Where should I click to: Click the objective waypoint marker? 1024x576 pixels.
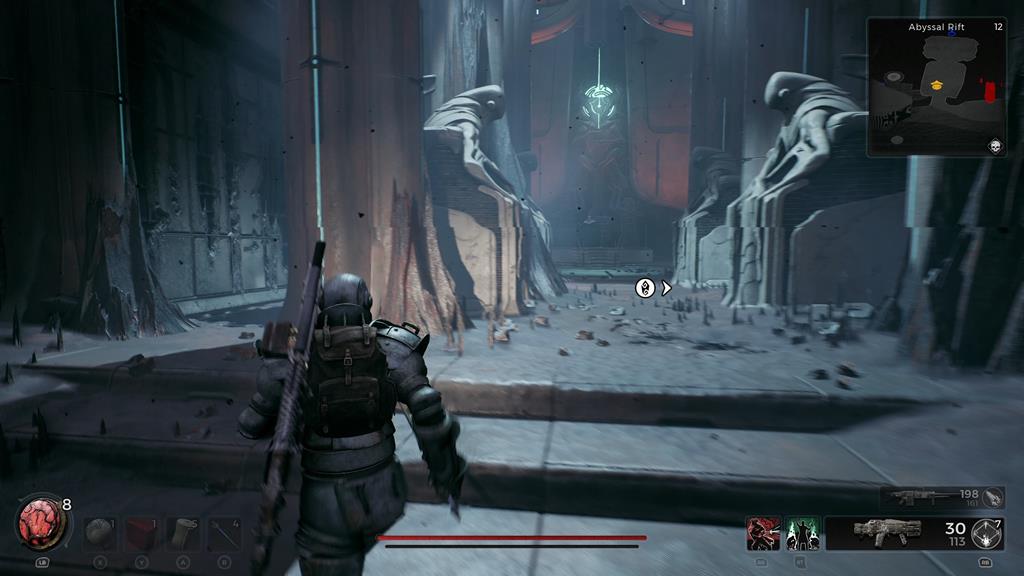point(646,288)
